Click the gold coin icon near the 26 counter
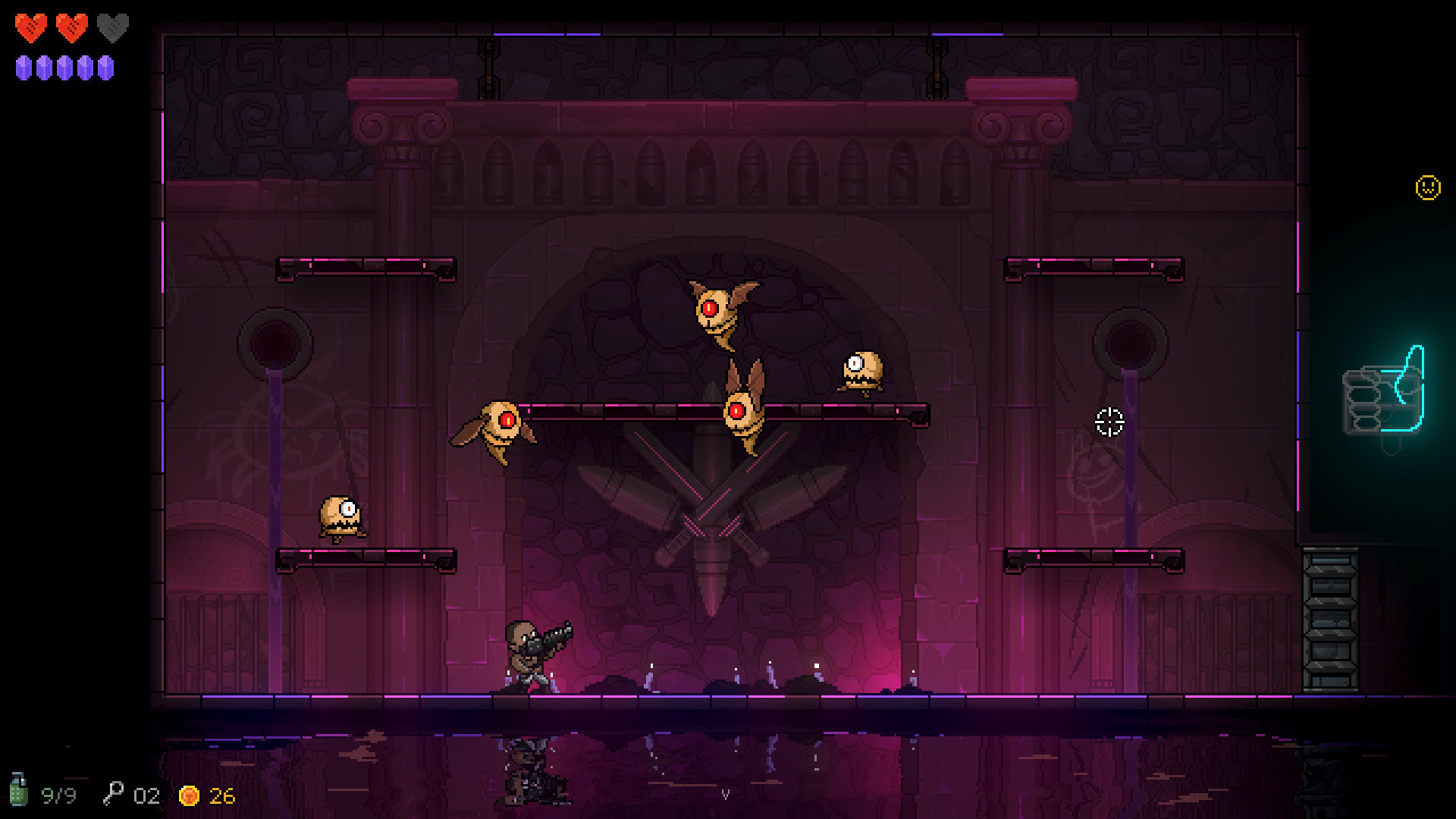Screen dimensions: 1456x819 coord(189,796)
